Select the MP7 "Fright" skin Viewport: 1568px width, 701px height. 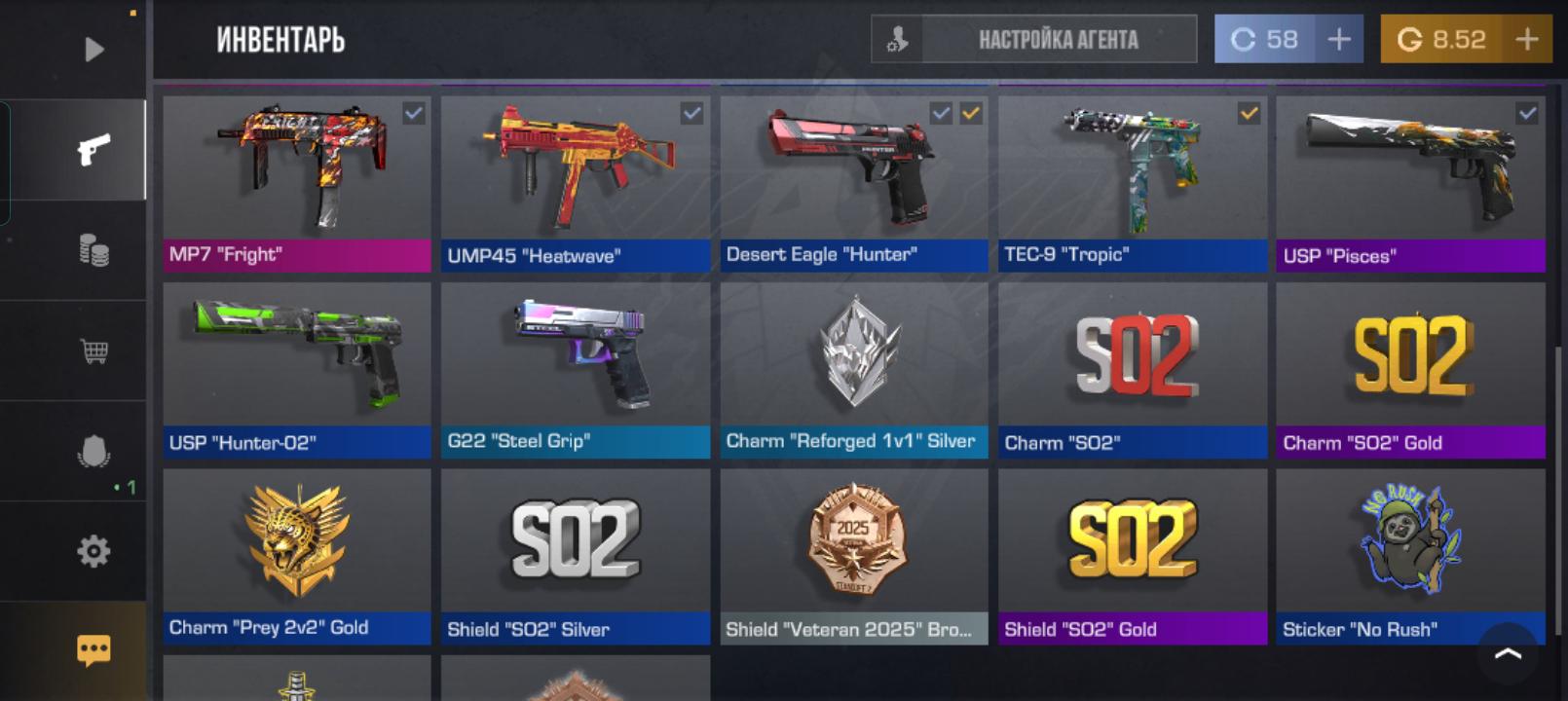tap(296, 182)
